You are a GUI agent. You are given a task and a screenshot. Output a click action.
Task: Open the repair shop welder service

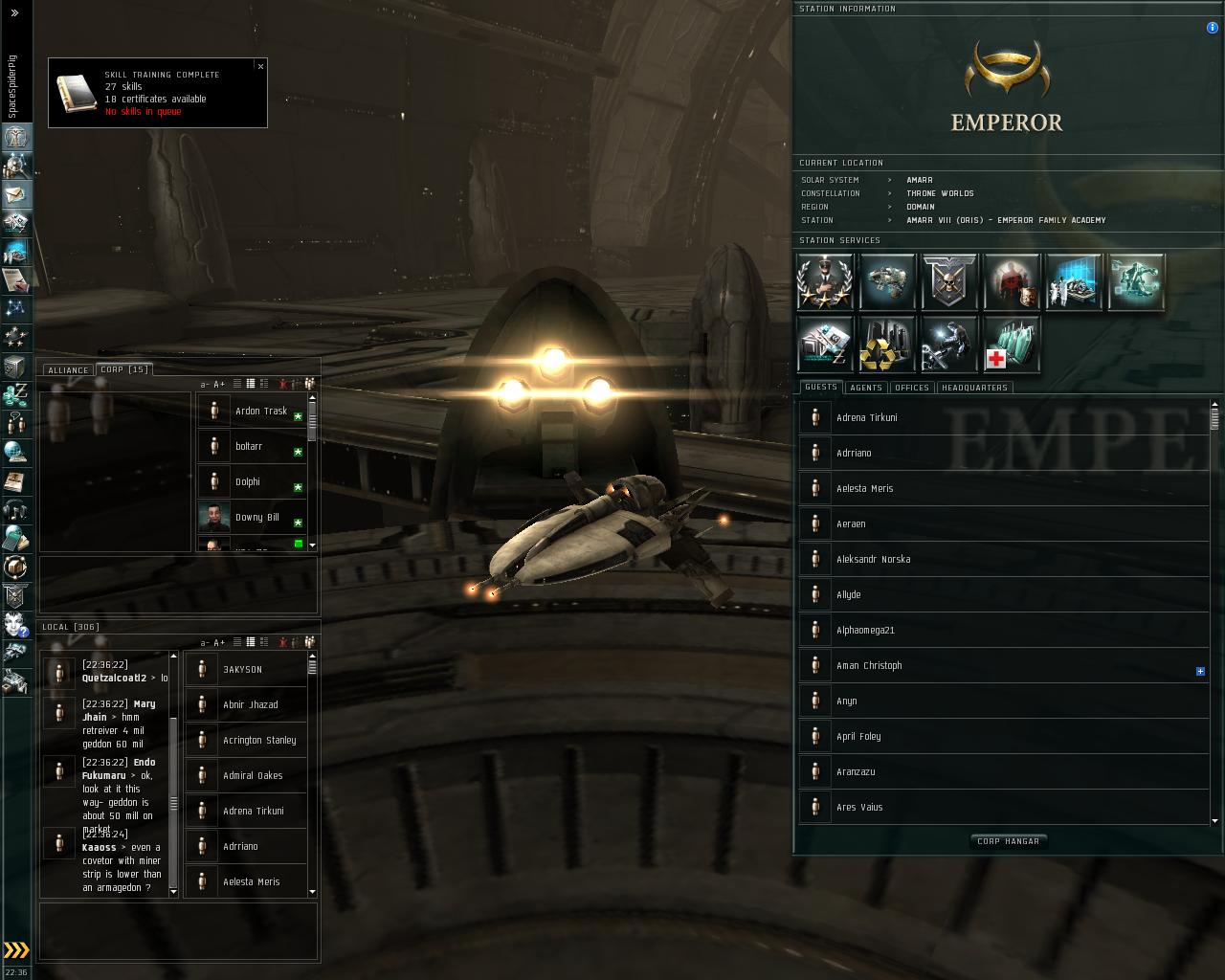[x=949, y=345]
